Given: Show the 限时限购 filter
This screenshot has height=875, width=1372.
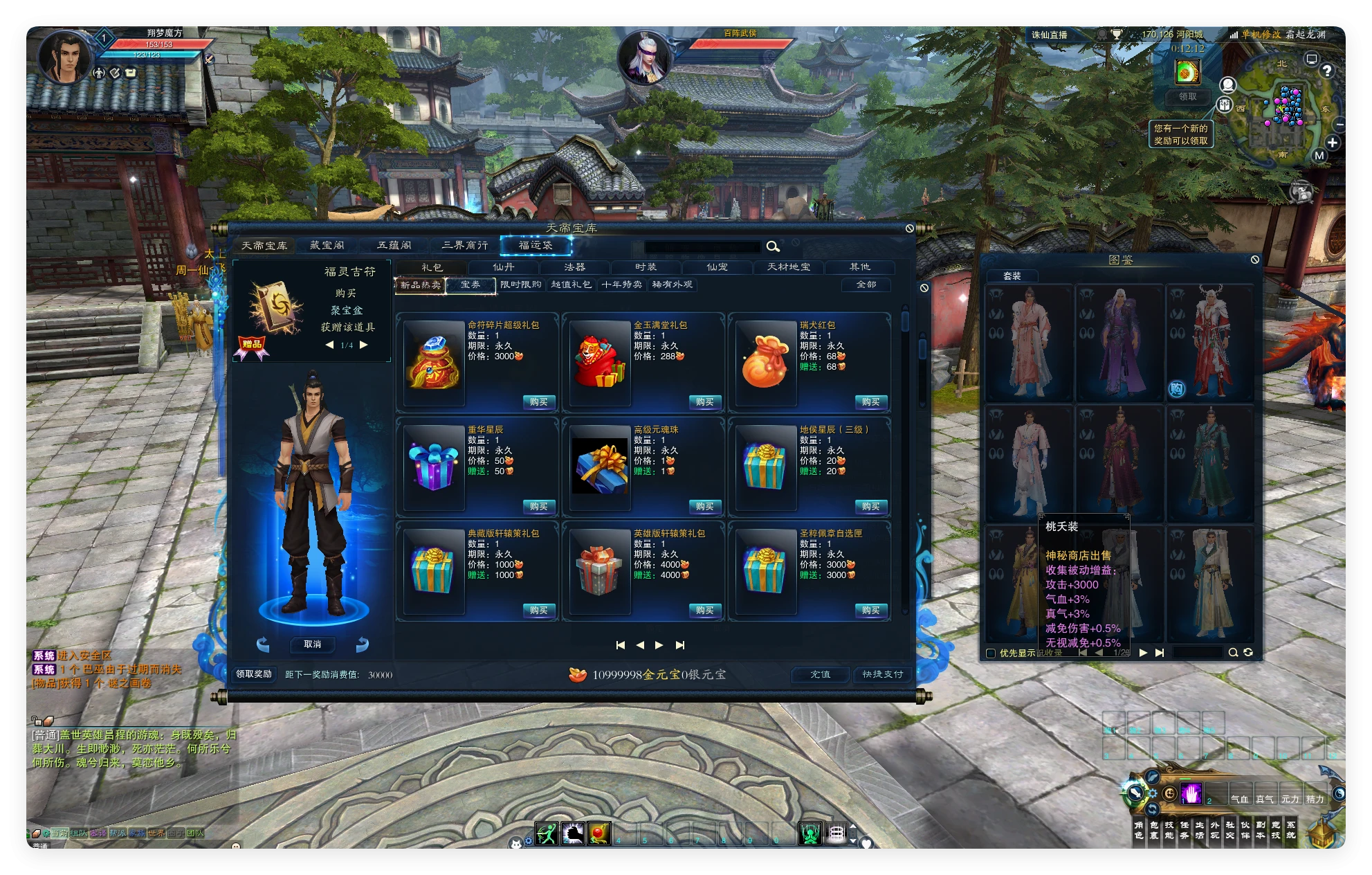Looking at the screenshot, I should [521, 285].
